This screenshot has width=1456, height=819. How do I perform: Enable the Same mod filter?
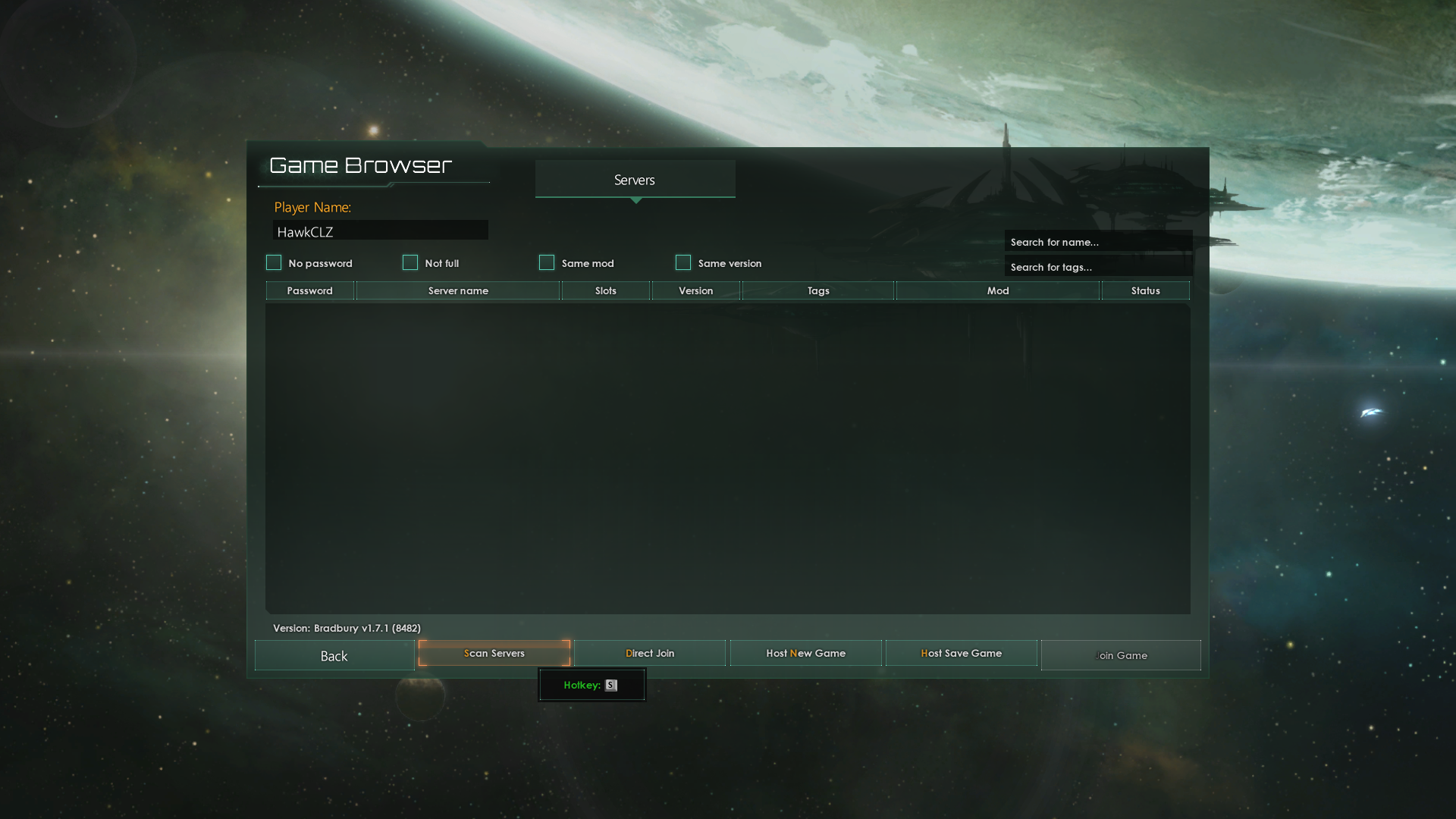547,262
